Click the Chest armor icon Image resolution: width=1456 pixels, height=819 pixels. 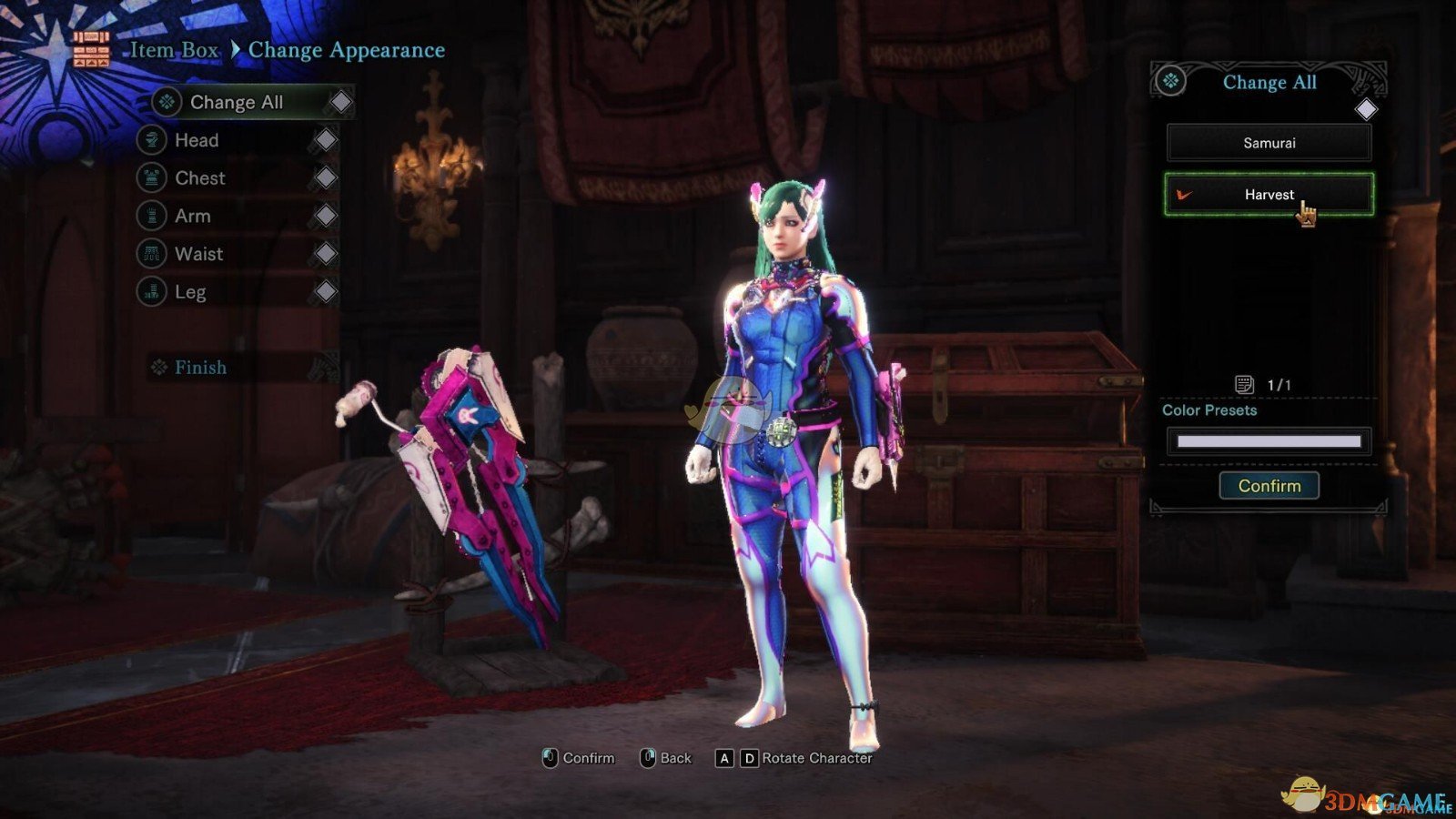[149, 178]
